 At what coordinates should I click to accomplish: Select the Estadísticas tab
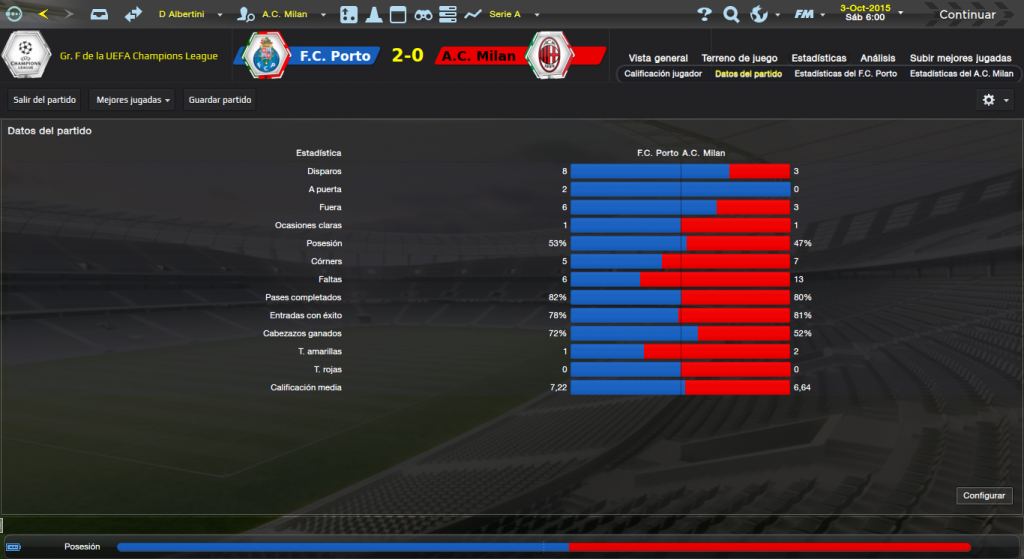(818, 58)
